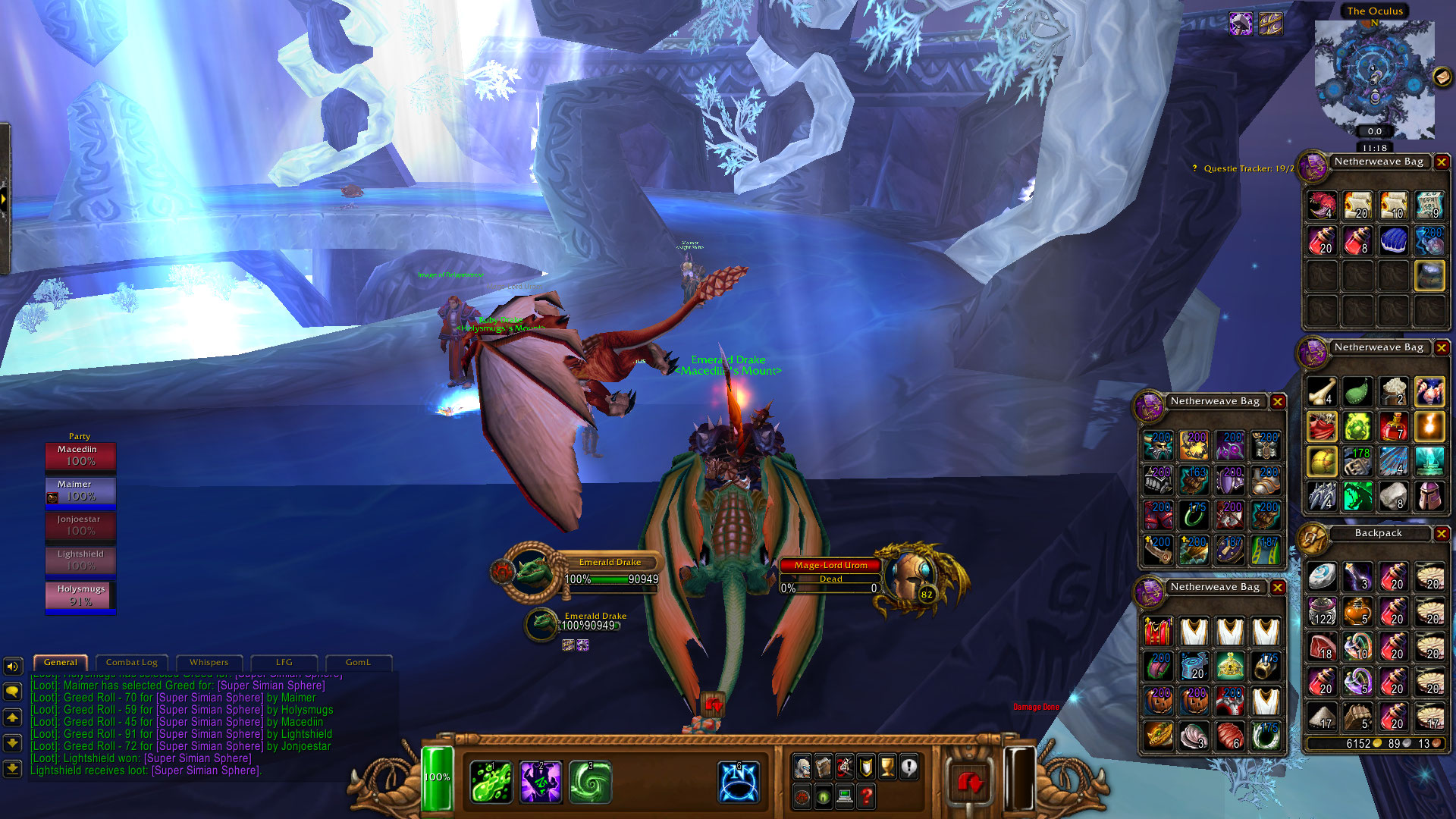Activate the green acid splash ability

click(491, 782)
